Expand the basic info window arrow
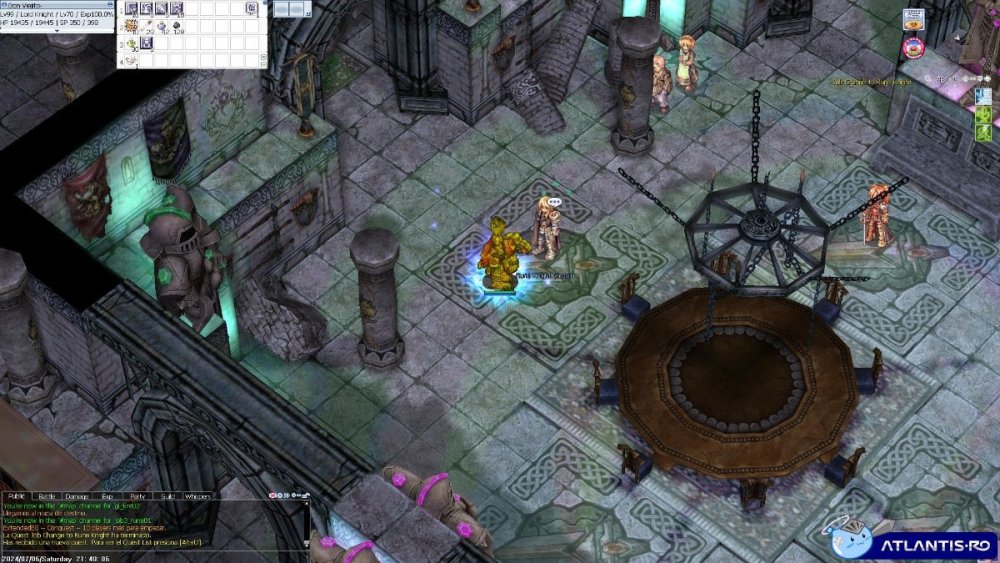This screenshot has width=1000, height=563. [x=56, y=30]
